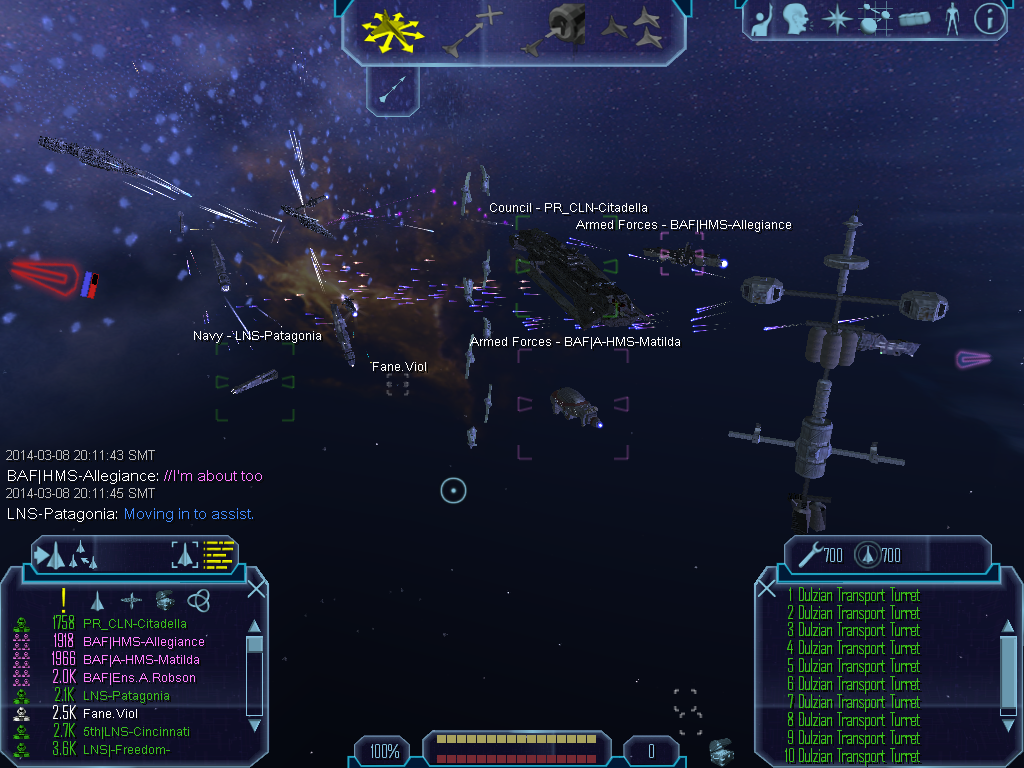Use the nanobots wrench icon
Screen dimensions: 1024x768
pyautogui.click(x=809, y=554)
